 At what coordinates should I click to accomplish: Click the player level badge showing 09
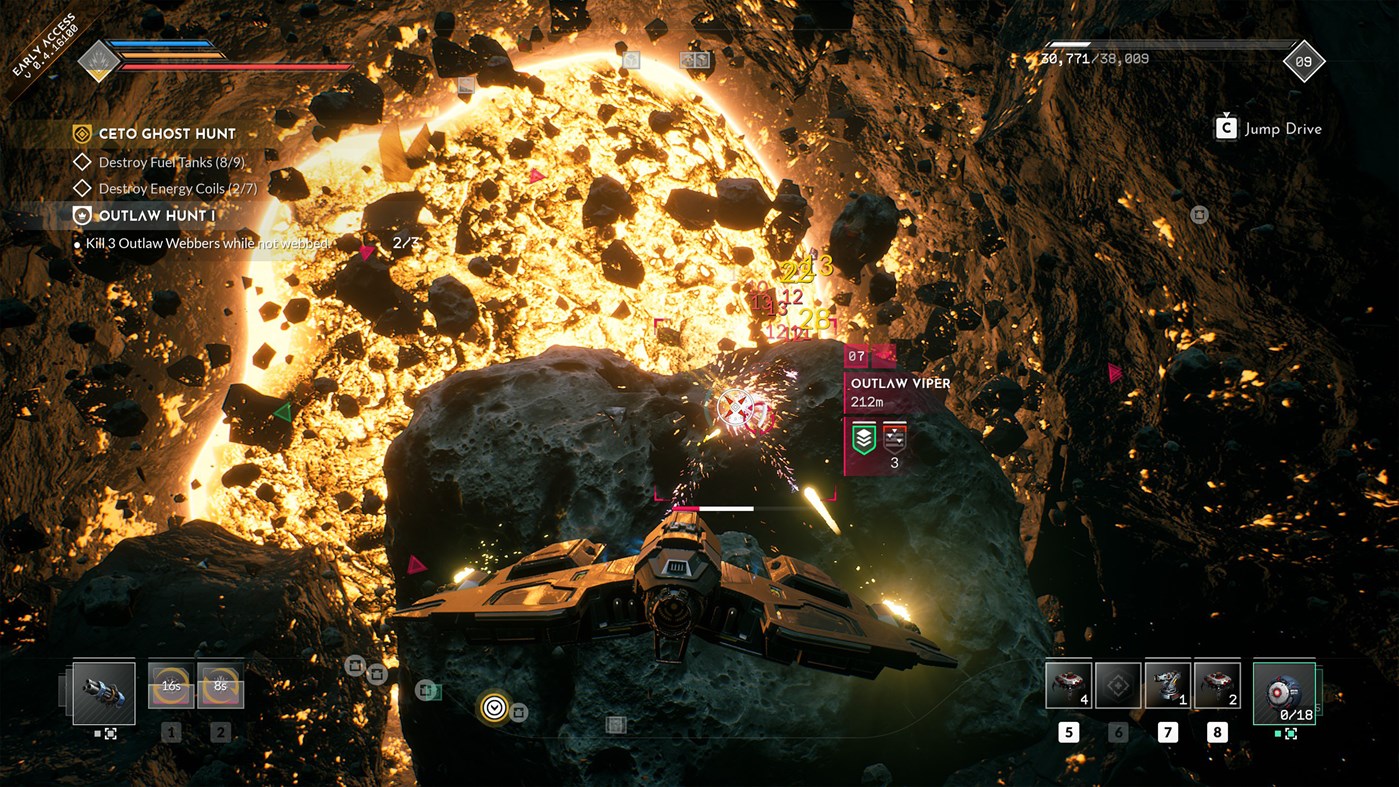point(1303,62)
